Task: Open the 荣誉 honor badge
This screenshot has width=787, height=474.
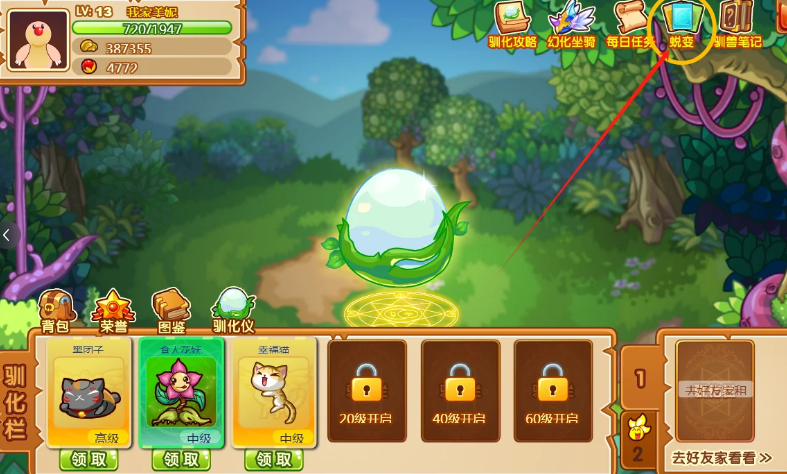Action: pos(113,309)
